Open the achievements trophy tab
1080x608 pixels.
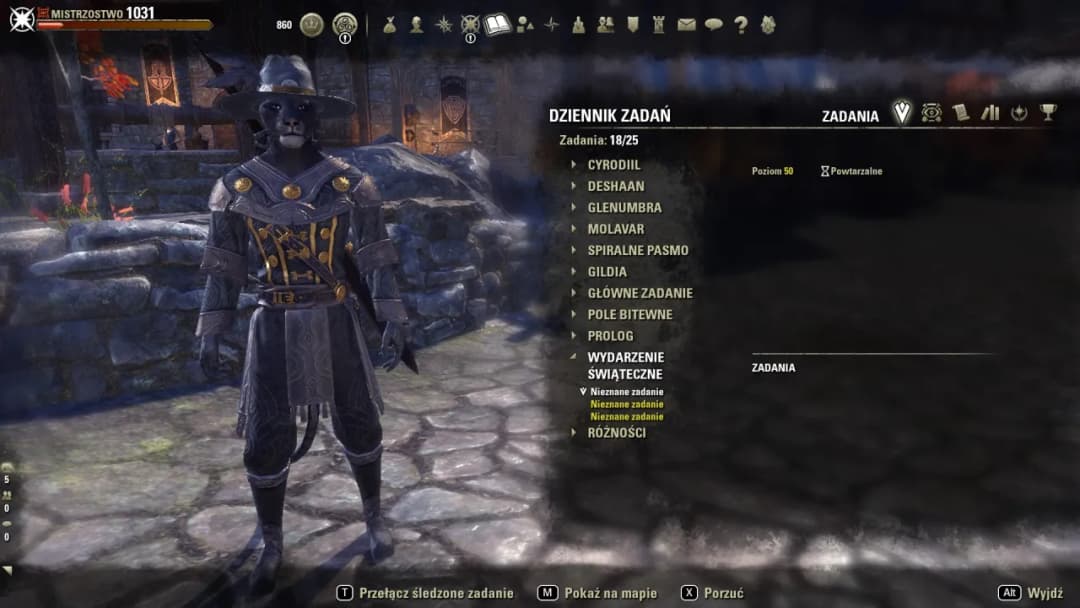pos(1047,113)
